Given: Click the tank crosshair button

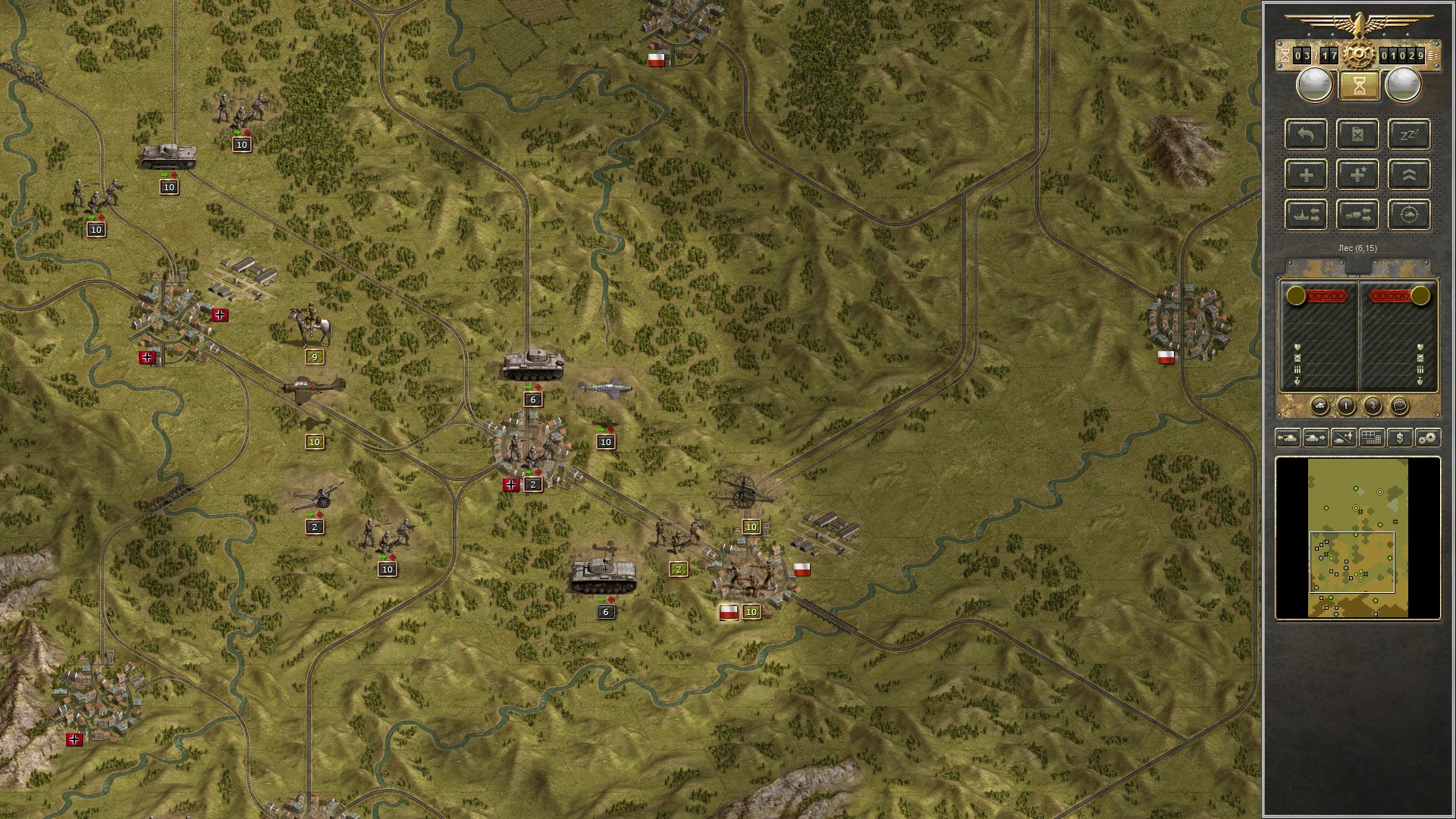Looking at the screenshot, I should click(1409, 215).
